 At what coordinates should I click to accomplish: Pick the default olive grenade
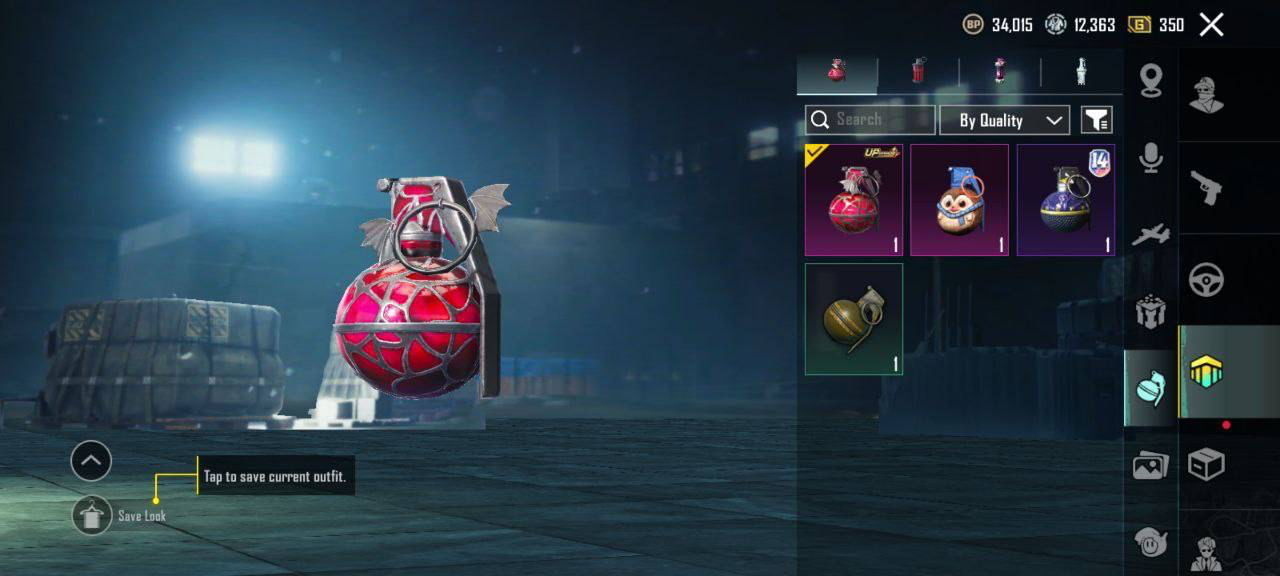854,319
